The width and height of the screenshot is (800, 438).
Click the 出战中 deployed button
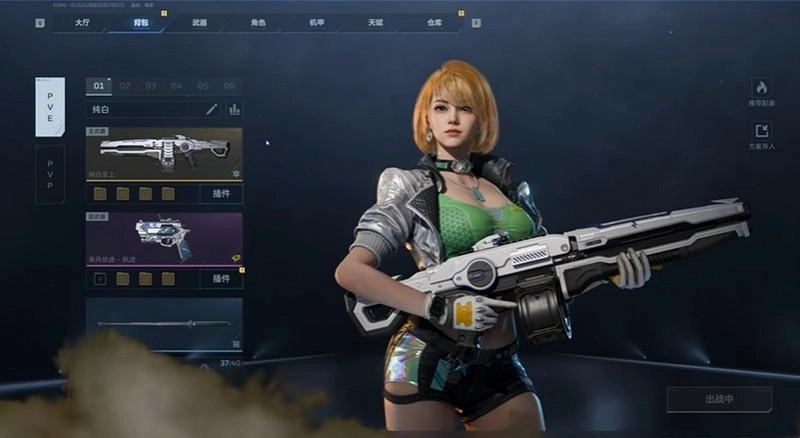[719, 399]
